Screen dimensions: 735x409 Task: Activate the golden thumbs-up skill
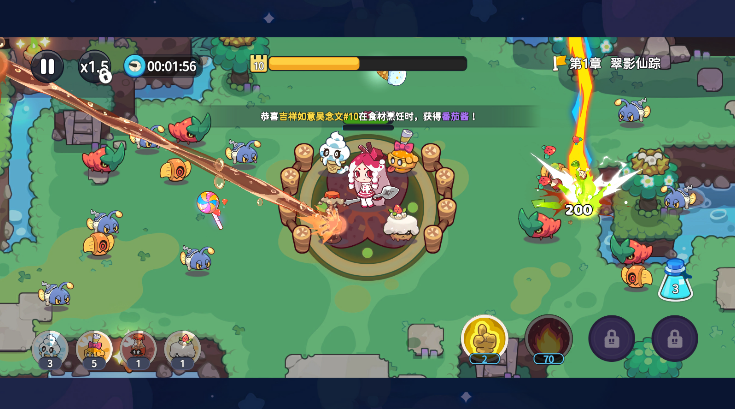tap(484, 338)
